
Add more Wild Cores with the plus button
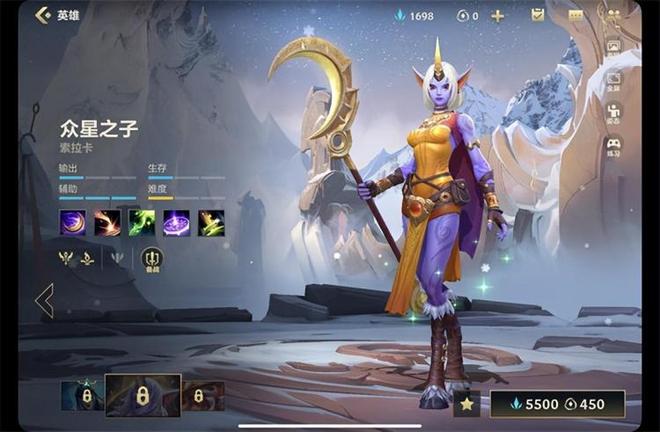click(x=497, y=15)
